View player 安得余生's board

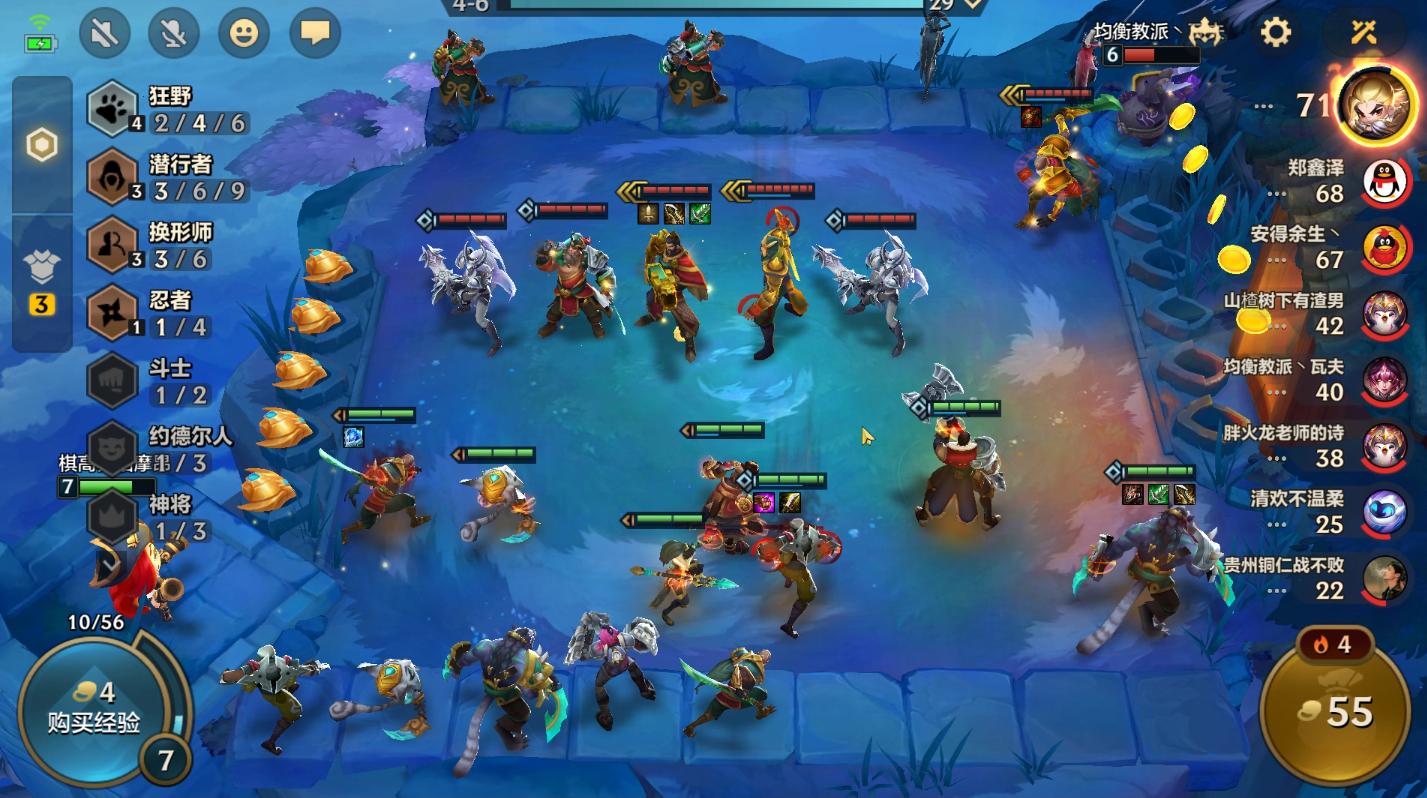[1385, 248]
